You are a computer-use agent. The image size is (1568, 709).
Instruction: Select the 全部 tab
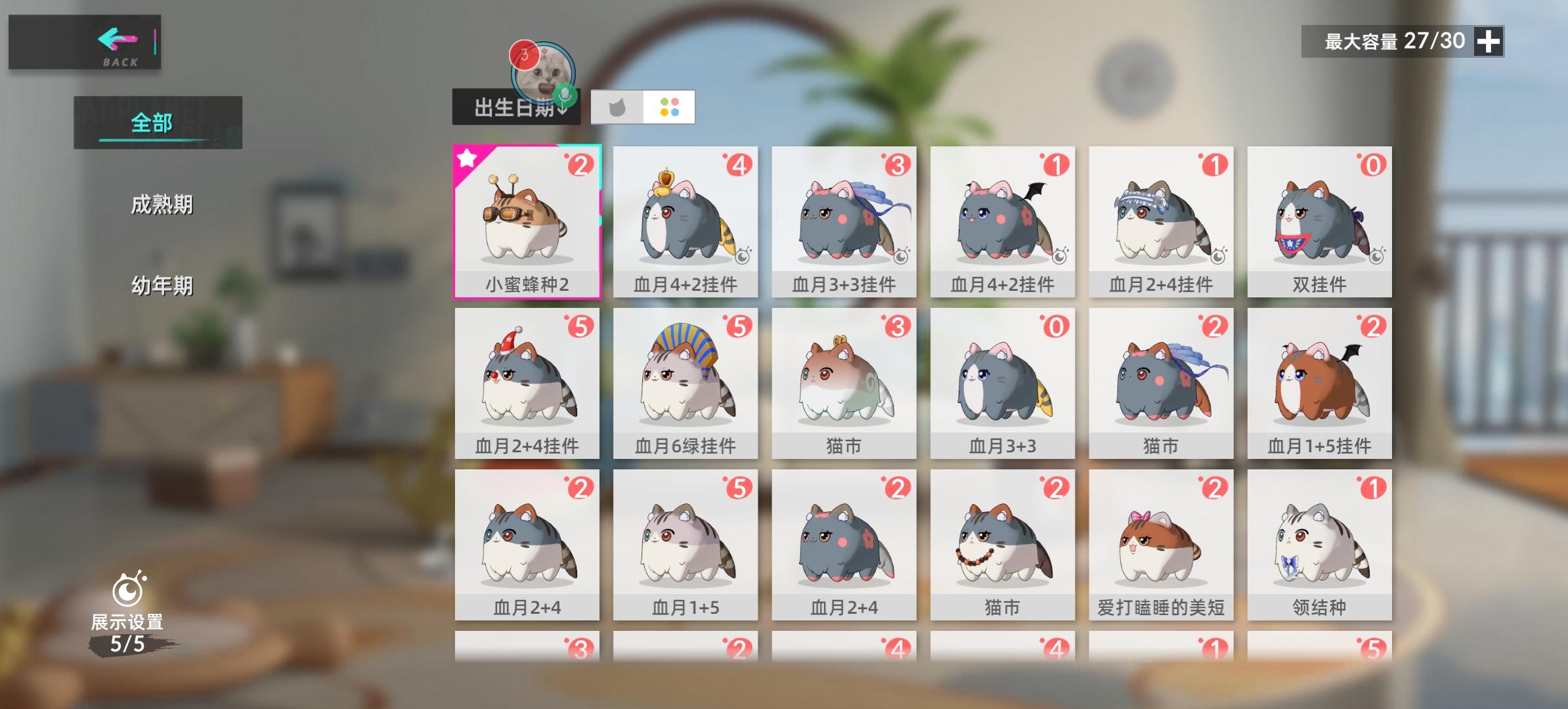coord(152,121)
